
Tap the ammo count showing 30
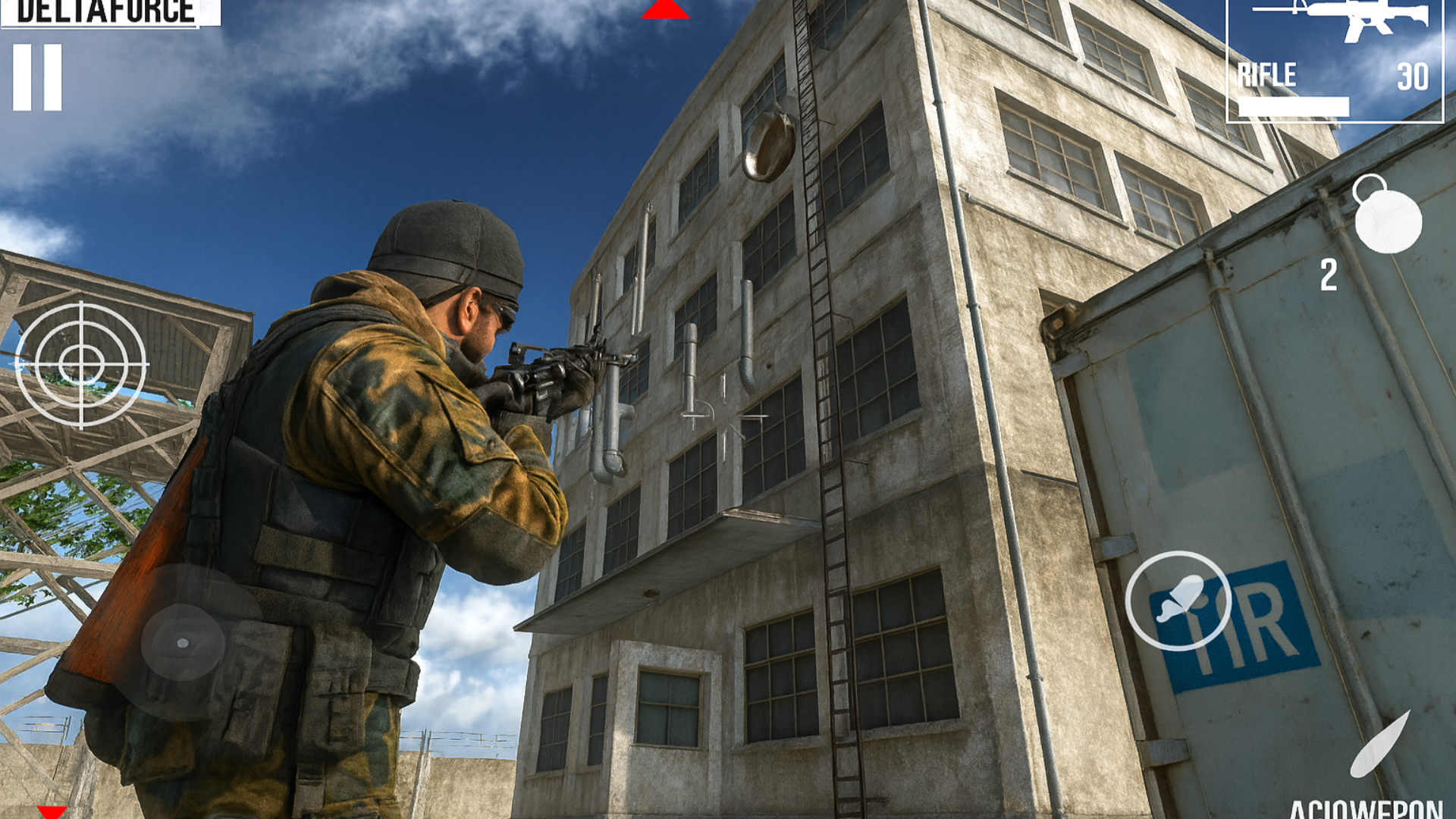(x=1412, y=74)
